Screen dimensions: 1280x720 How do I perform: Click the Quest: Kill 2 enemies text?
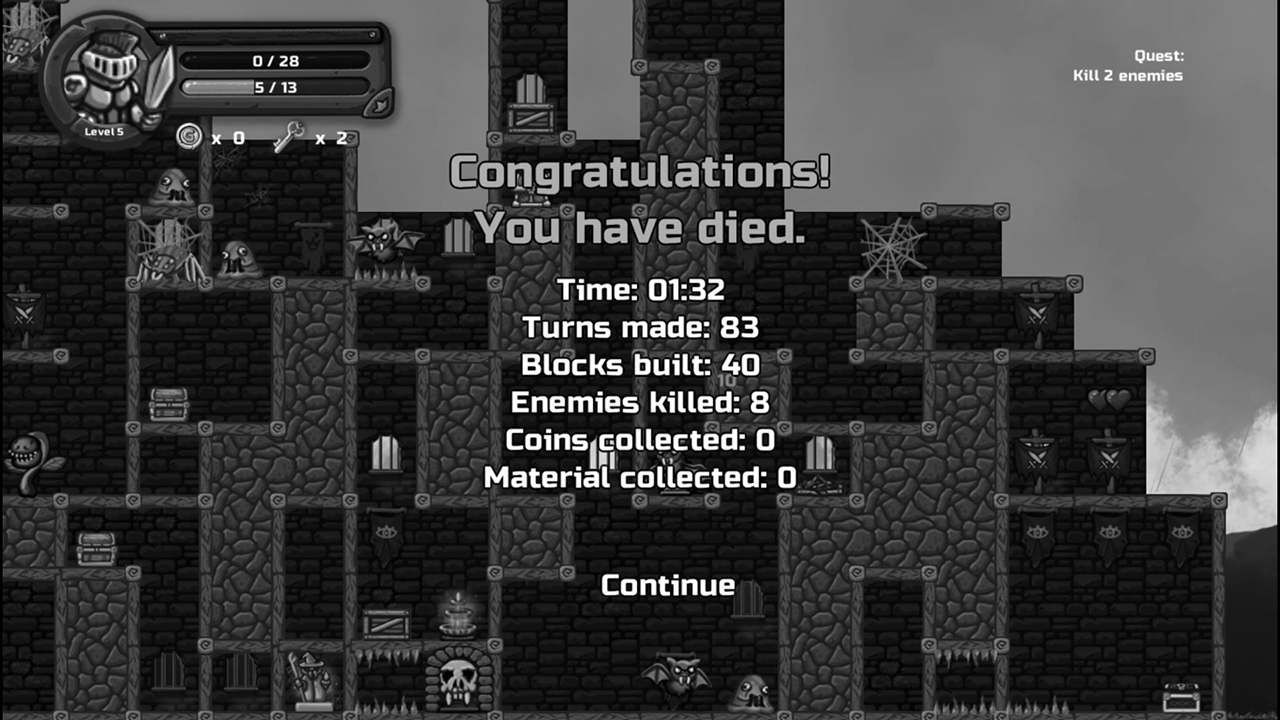(1128, 65)
